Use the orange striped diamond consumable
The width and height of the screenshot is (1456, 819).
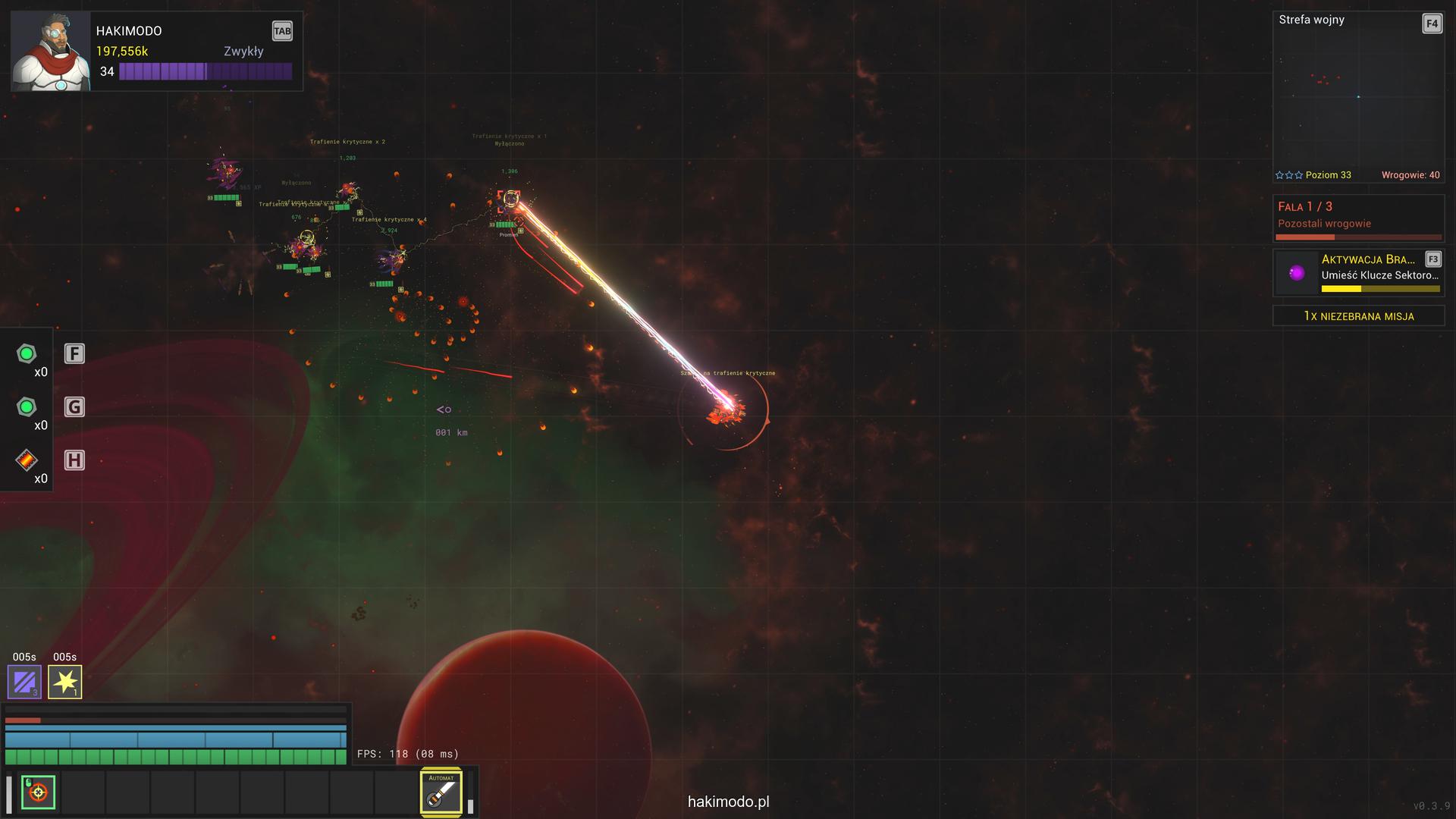tap(27, 460)
